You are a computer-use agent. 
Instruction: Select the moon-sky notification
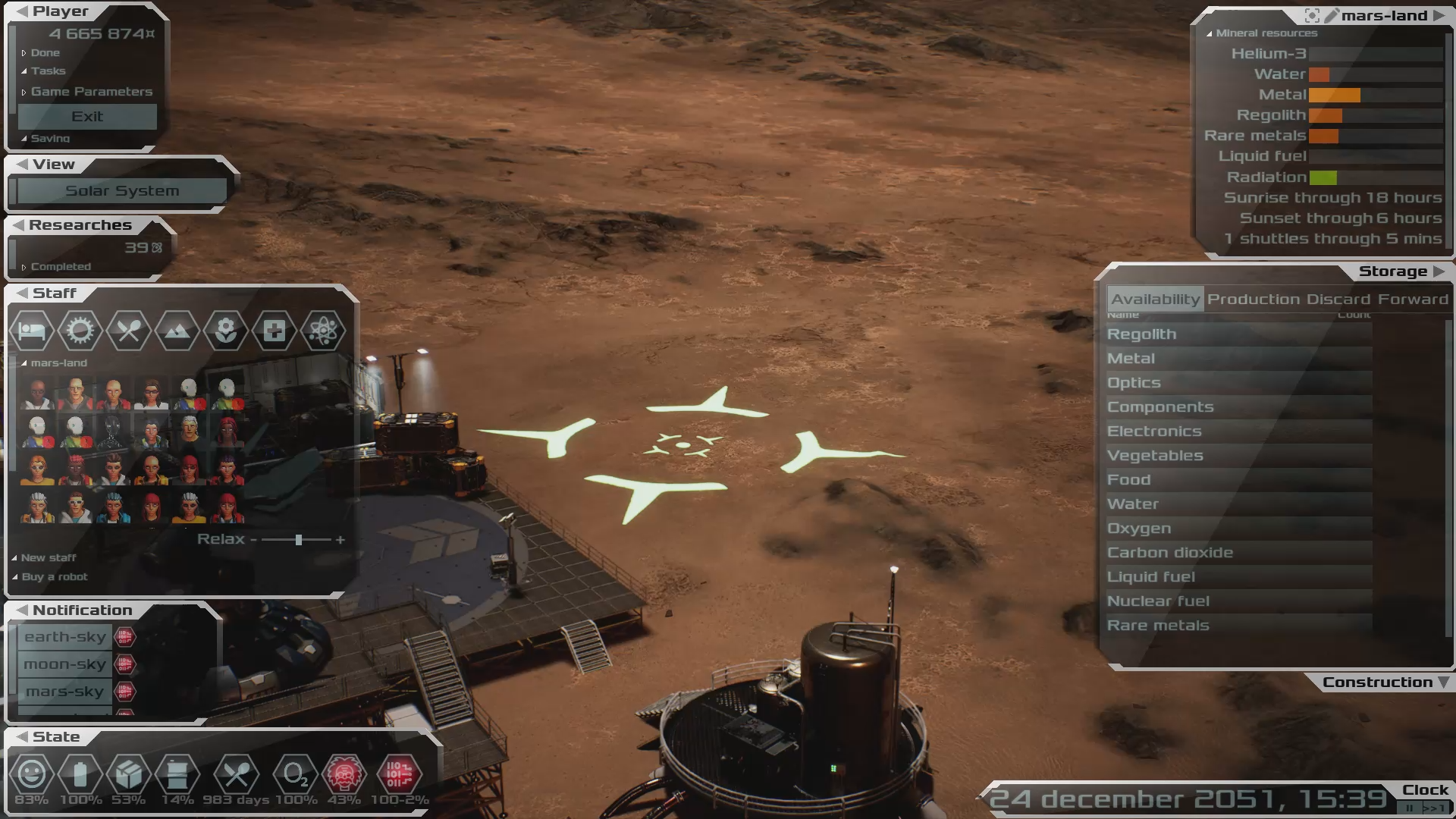pyautogui.click(x=65, y=664)
